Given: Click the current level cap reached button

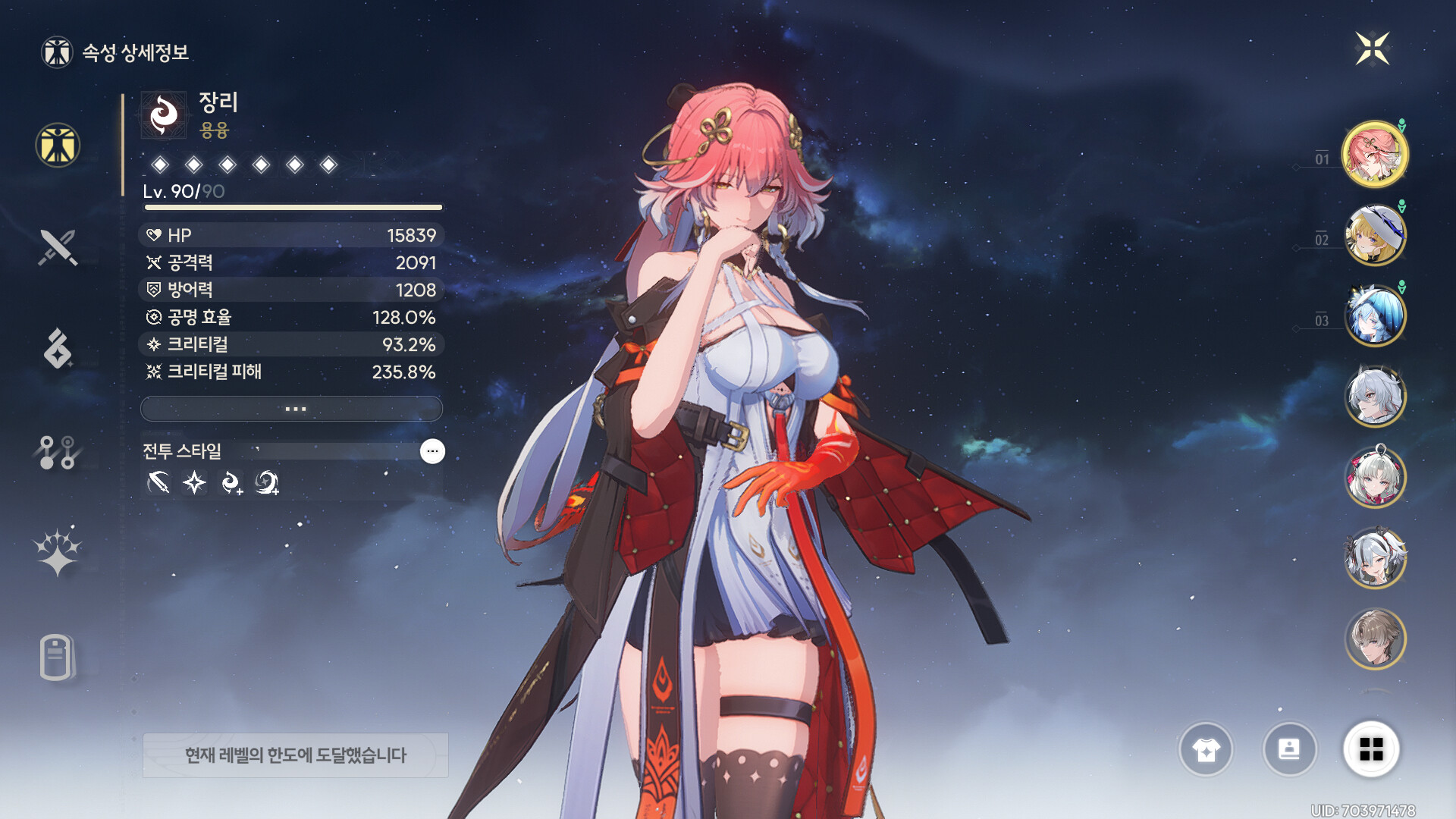Looking at the screenshot, I should tap(295, 755).
